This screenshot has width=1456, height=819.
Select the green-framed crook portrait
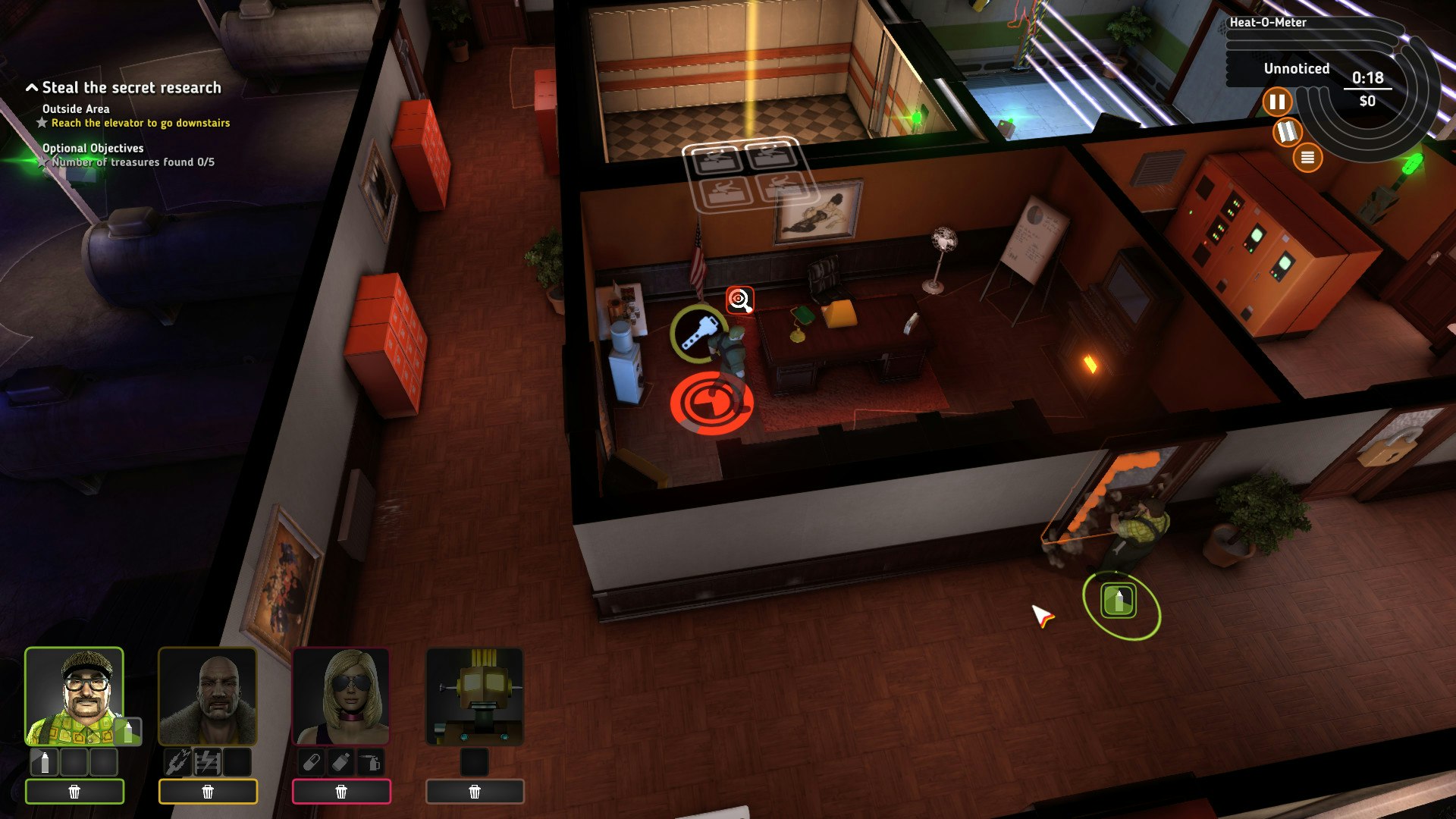tap(74, 694)
